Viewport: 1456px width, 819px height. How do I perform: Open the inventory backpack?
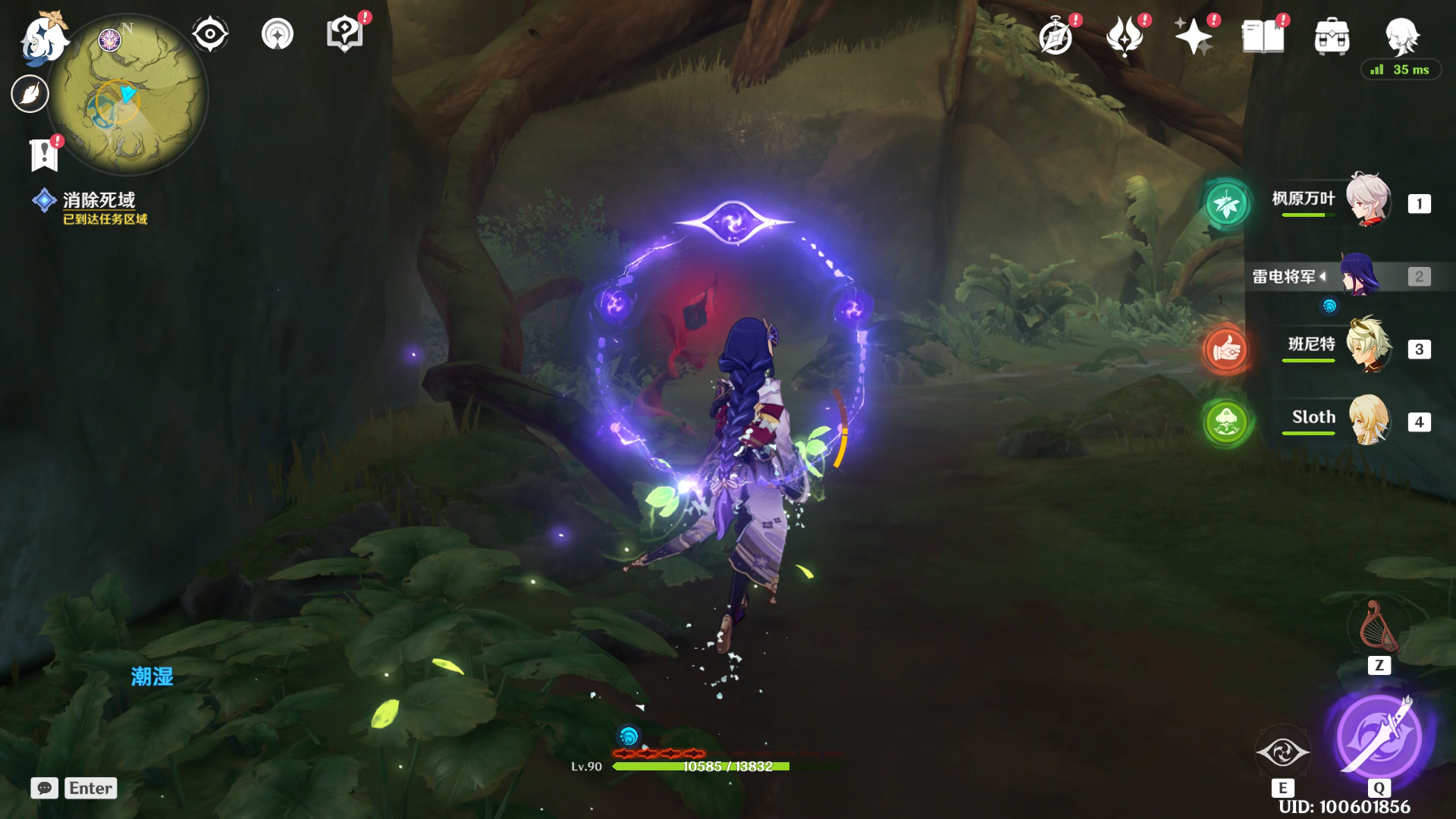(x=1332, y=36)
